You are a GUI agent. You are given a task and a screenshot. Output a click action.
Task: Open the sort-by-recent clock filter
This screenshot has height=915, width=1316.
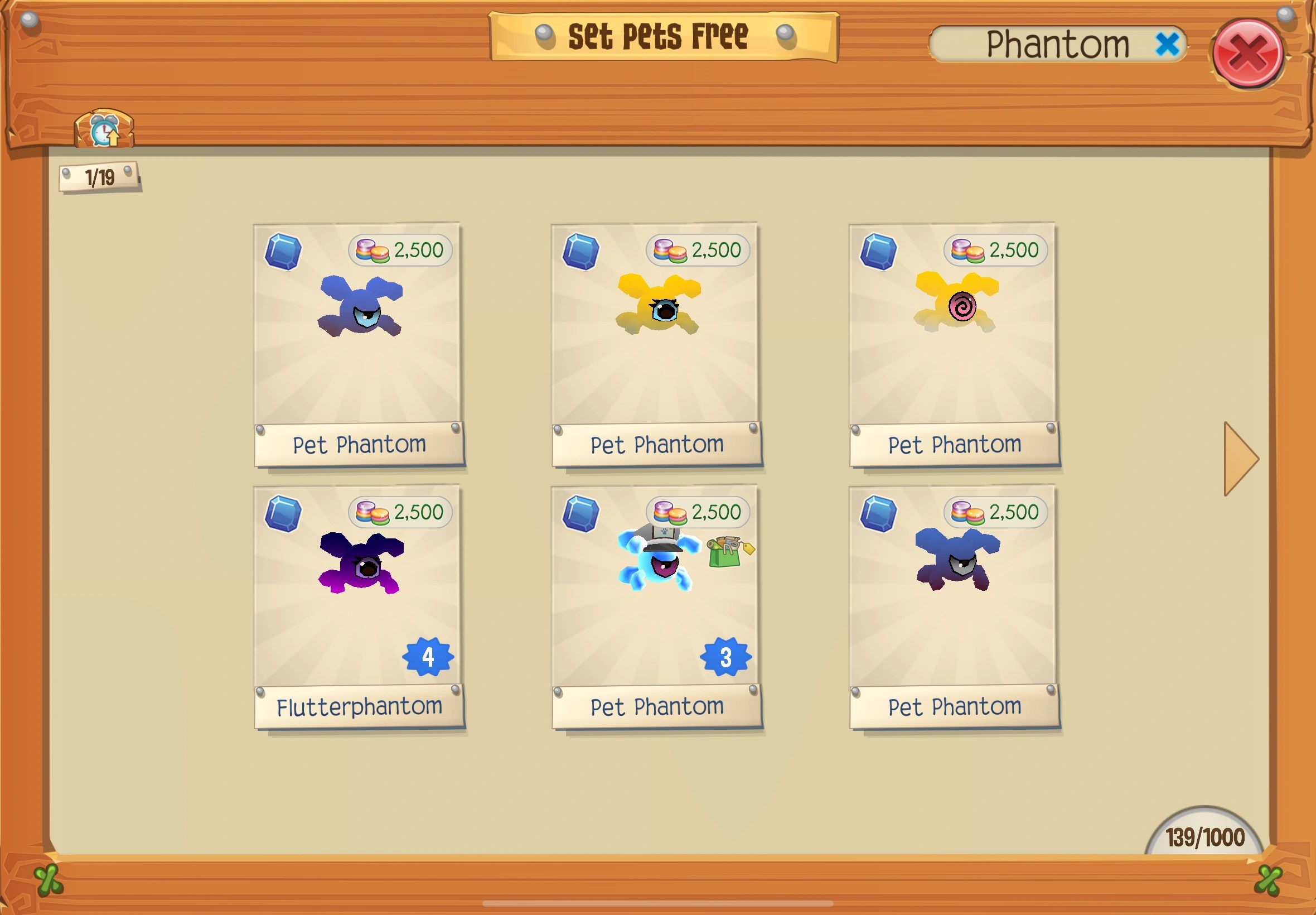(103, 131)
